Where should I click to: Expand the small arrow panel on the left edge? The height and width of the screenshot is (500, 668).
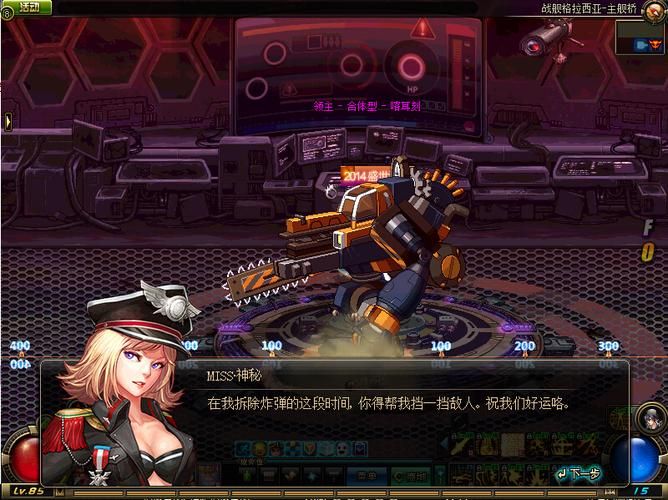point(8,121)
